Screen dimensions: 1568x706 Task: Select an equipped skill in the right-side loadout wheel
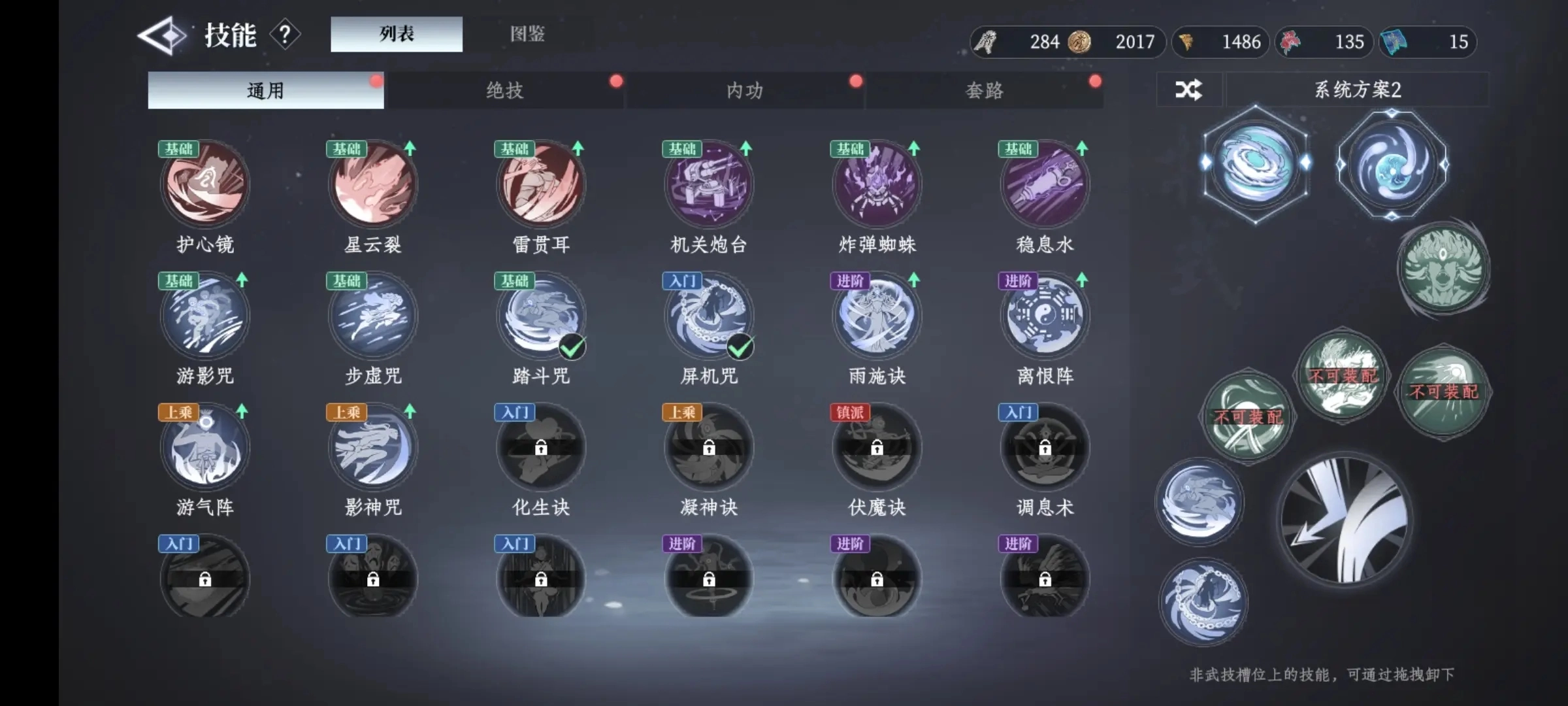pyautogui.click(x=1256, y=163)
